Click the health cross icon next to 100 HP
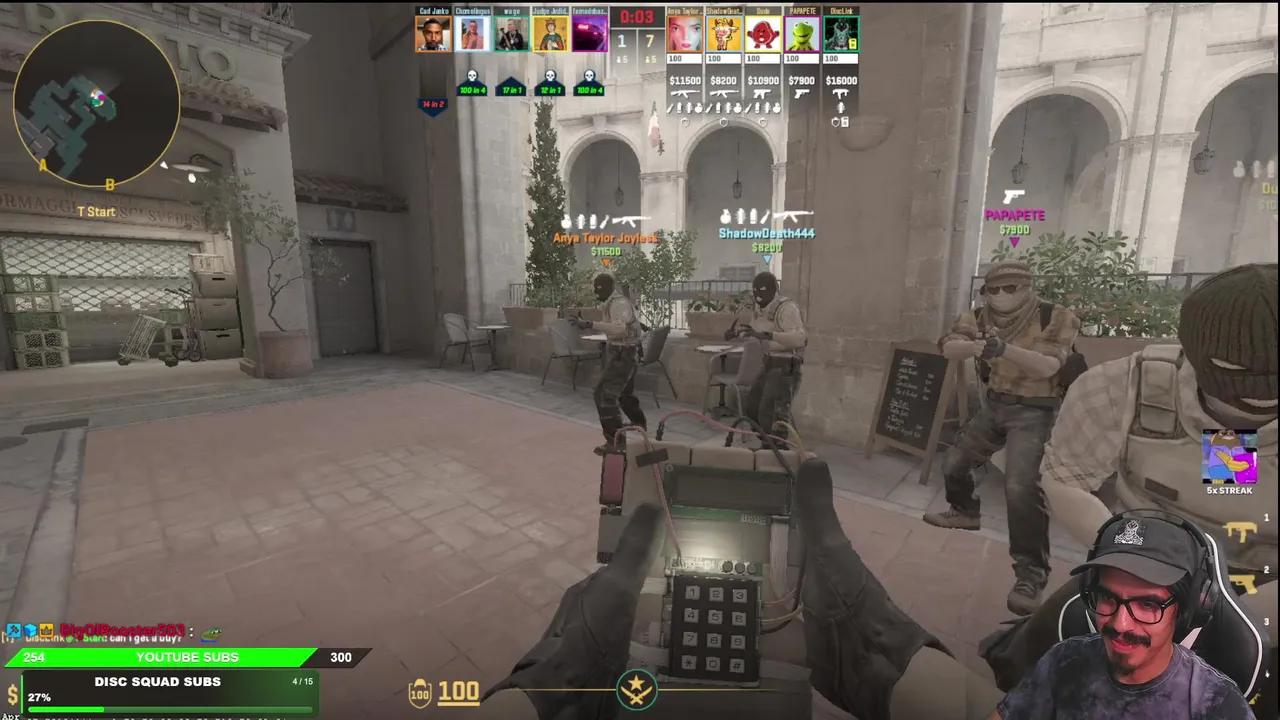The image size is (1280, 720). tap(419, 692)
